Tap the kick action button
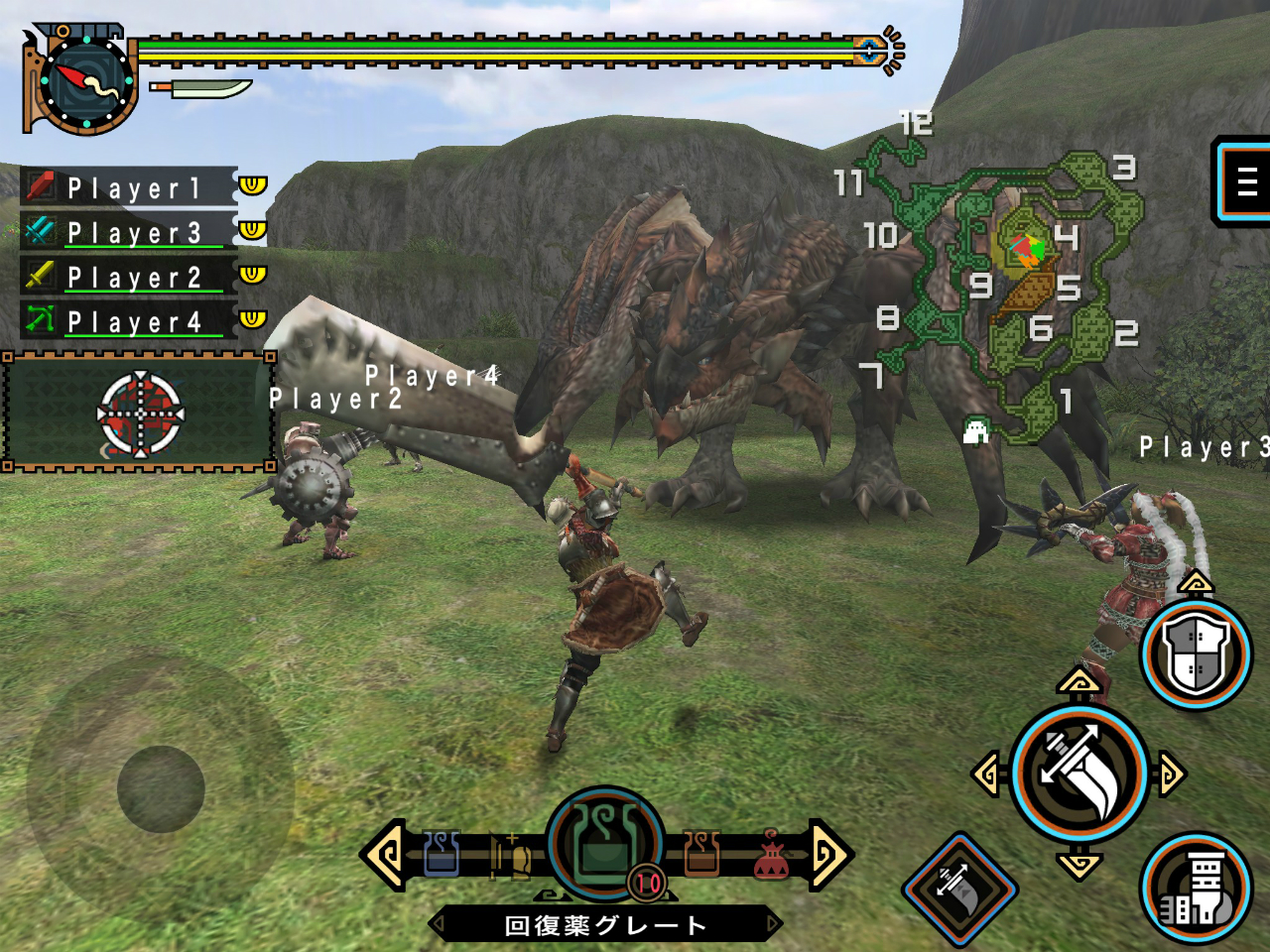 click(1196, 888)
